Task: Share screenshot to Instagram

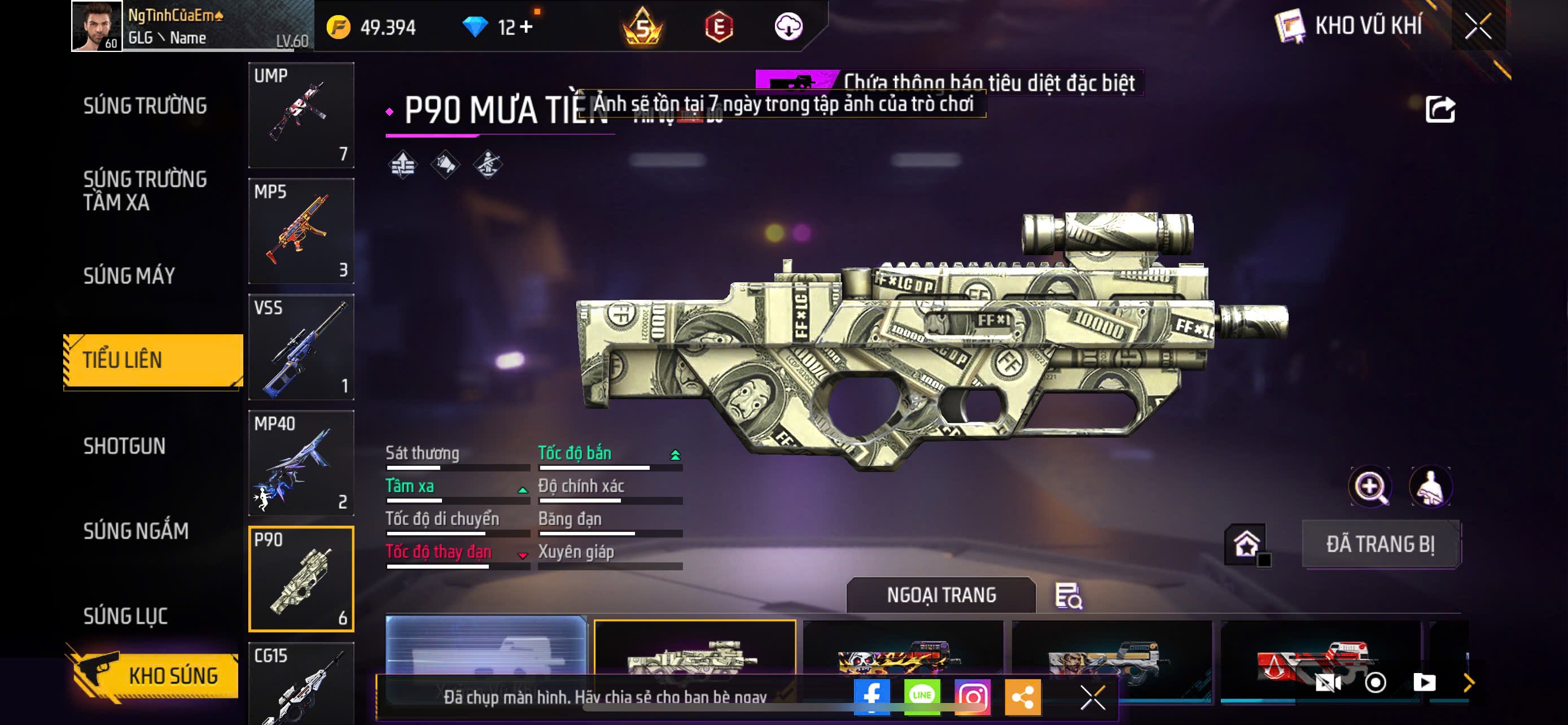Action: coord(972,696)
